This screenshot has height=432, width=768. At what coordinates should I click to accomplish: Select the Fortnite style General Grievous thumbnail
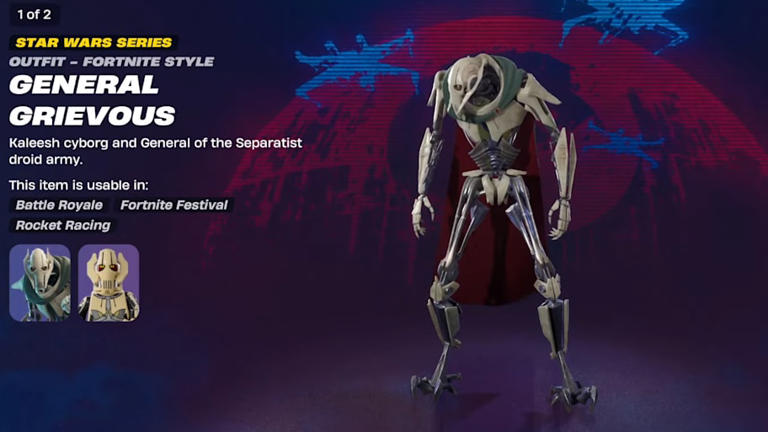[40, 283]
